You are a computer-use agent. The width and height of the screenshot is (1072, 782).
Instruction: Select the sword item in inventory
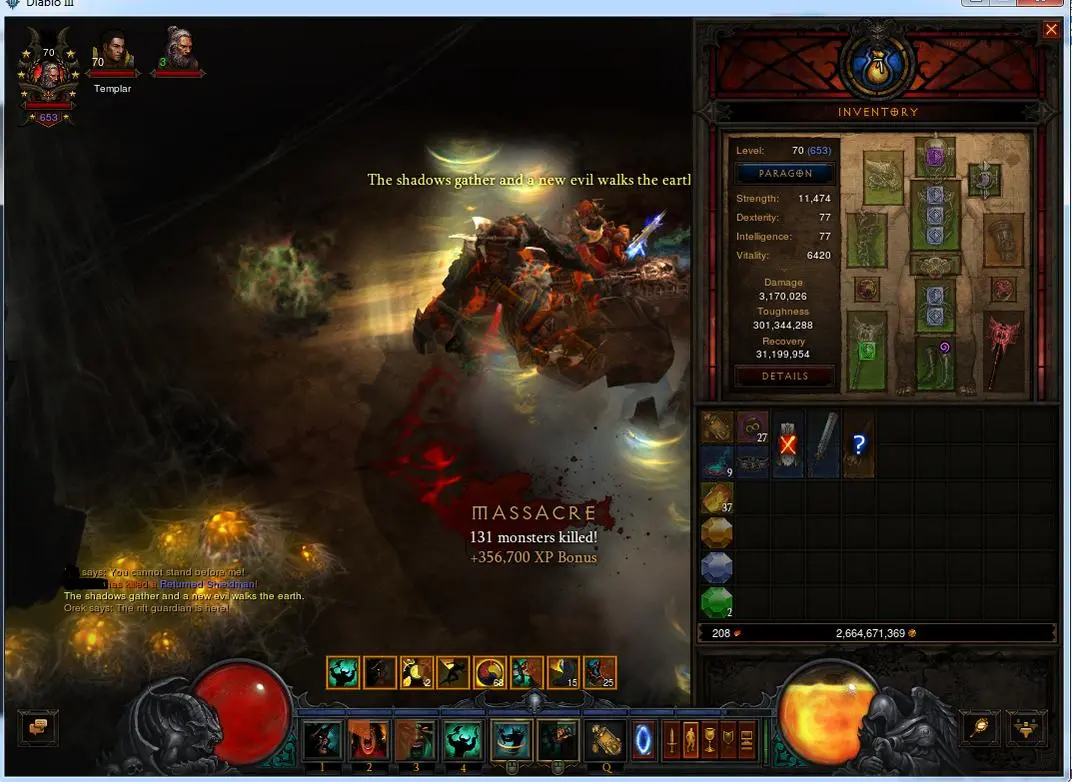[823, 443]
